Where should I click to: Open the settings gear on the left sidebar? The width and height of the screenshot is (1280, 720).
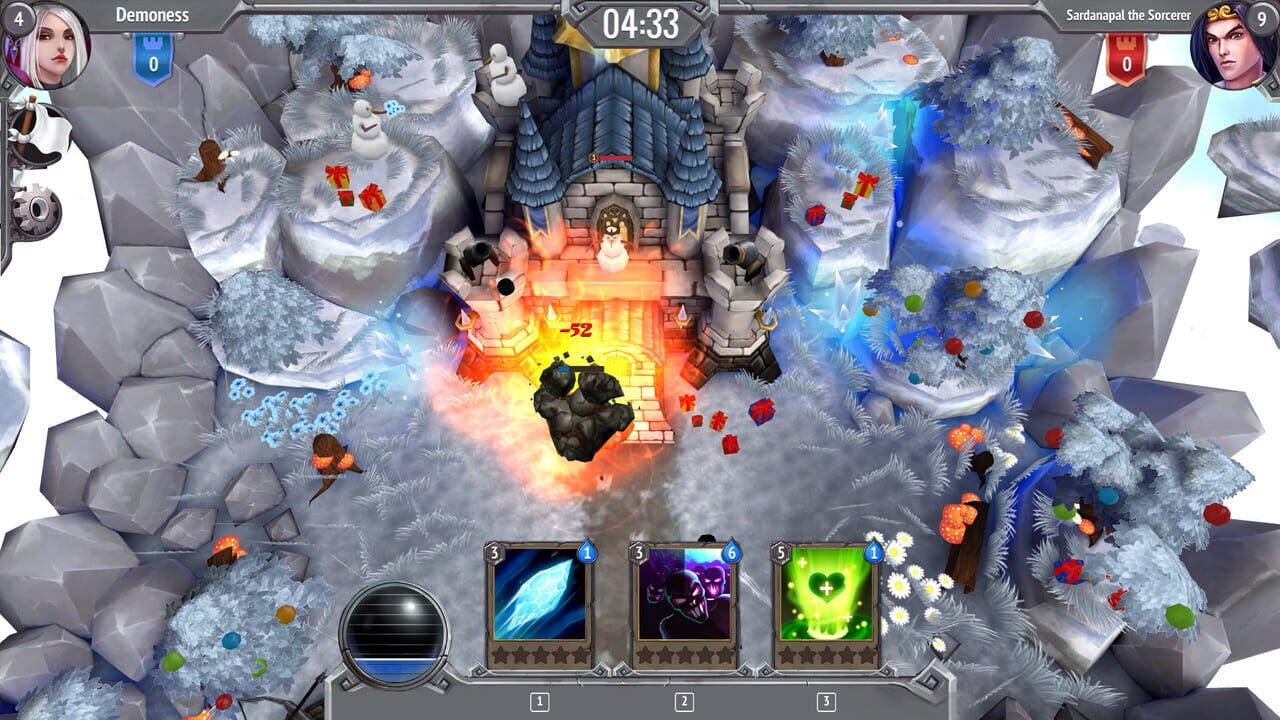36,208
